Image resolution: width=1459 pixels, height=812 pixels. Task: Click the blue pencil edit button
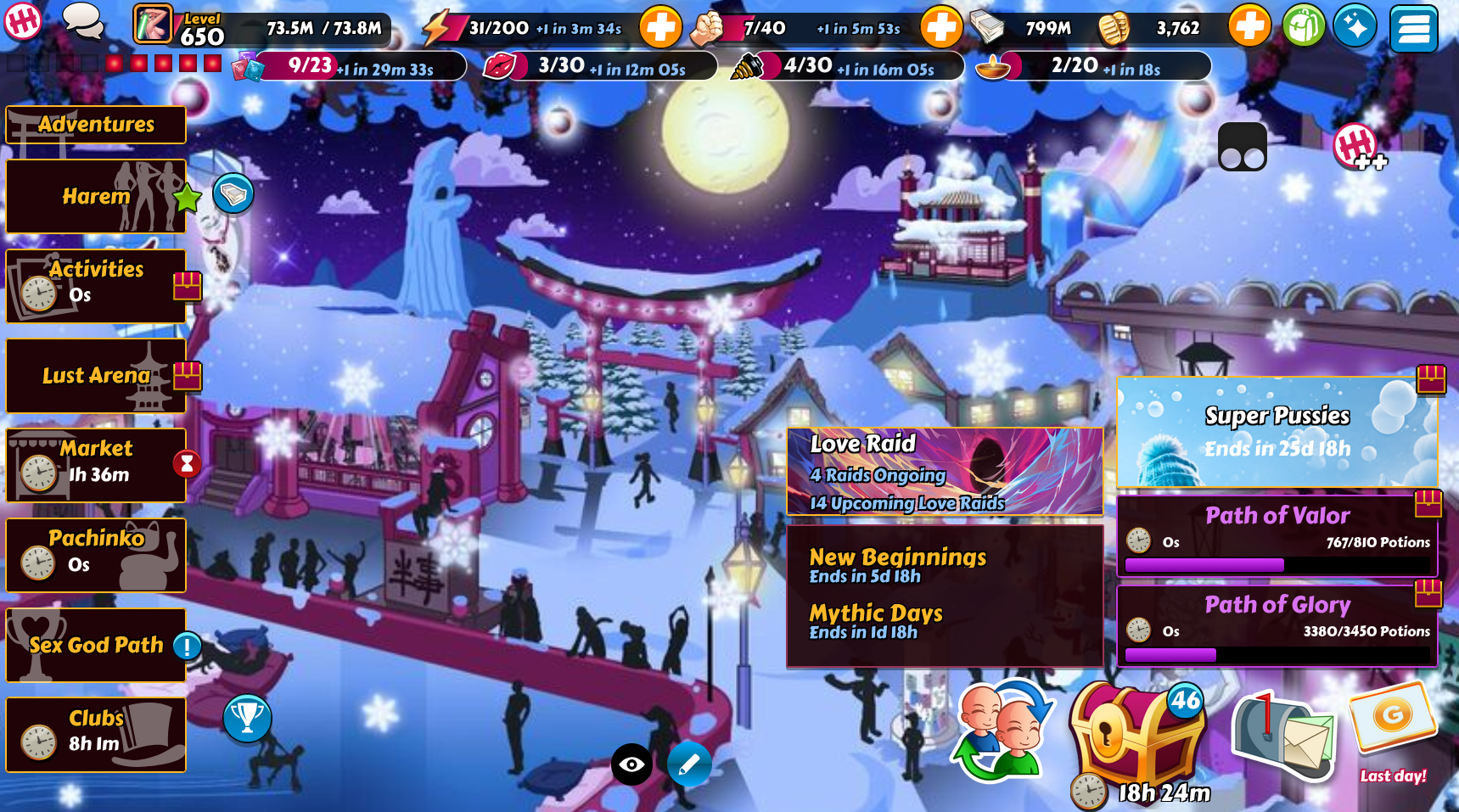688,764
